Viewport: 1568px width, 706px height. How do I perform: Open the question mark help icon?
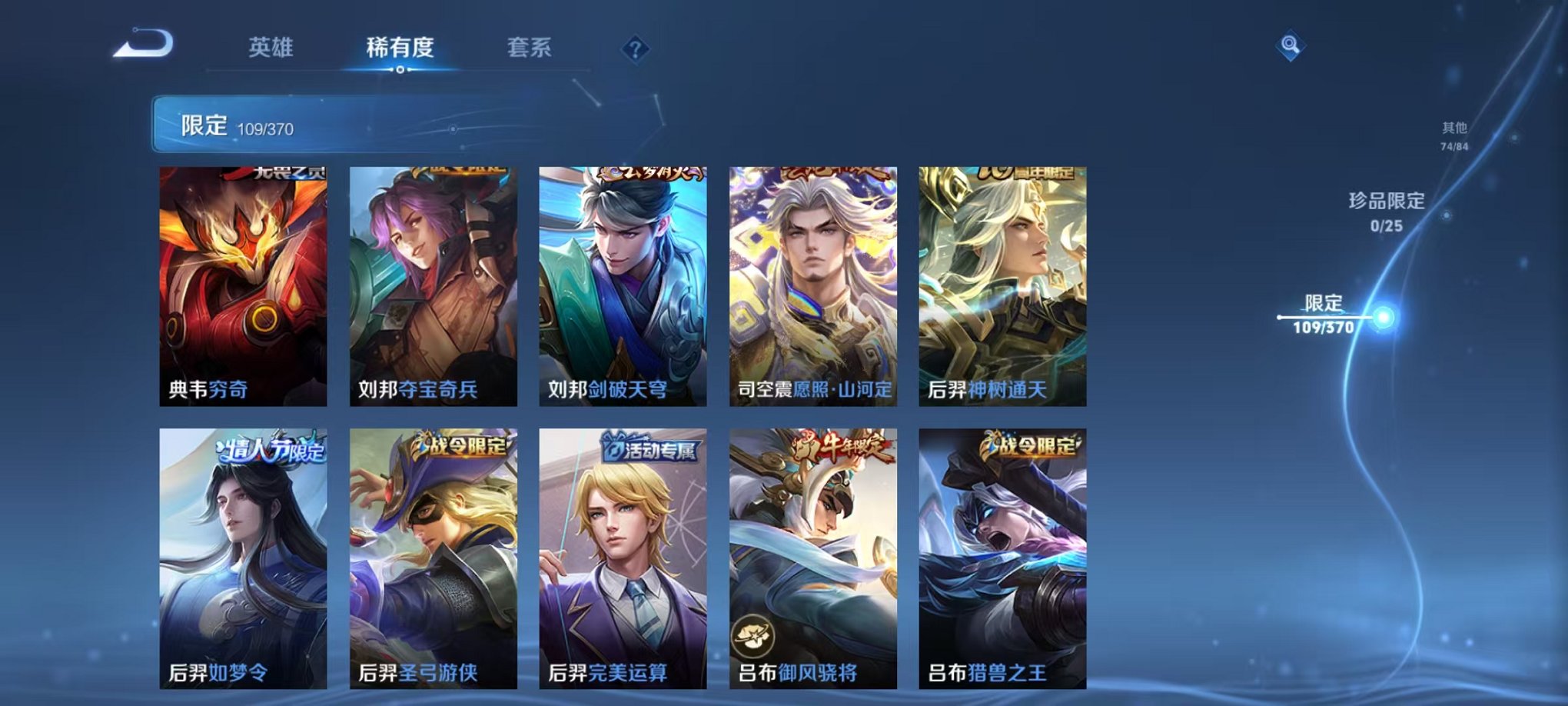[633, 49]
